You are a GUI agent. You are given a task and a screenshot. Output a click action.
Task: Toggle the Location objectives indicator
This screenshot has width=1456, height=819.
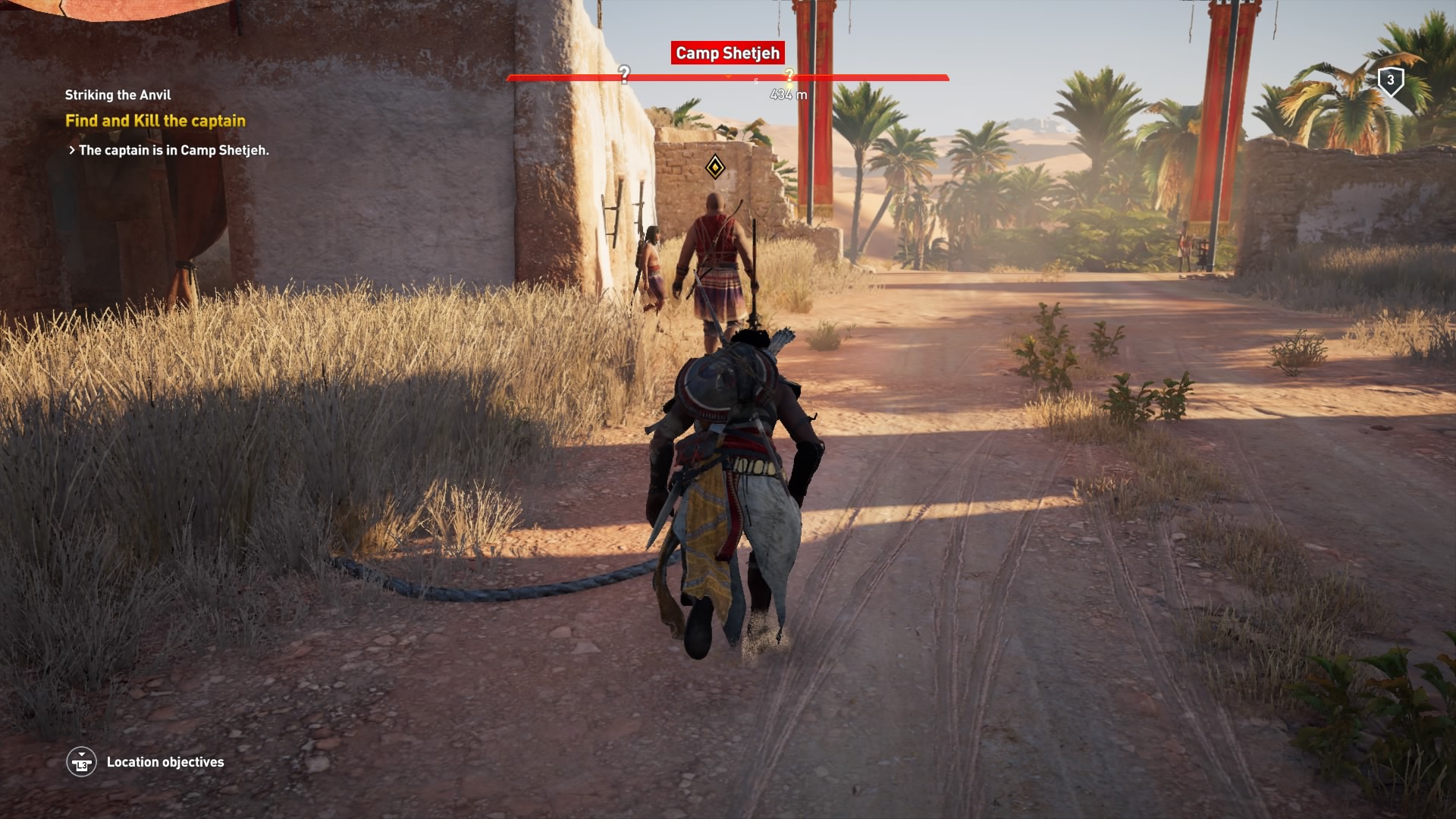[x=83, y=762]
